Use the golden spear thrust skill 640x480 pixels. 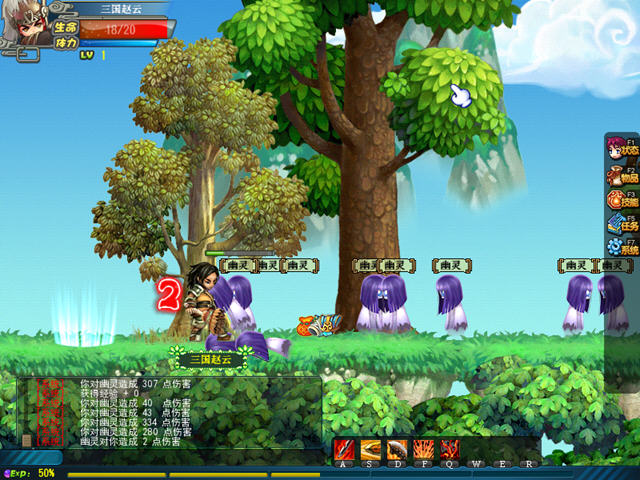pos(371,449)
